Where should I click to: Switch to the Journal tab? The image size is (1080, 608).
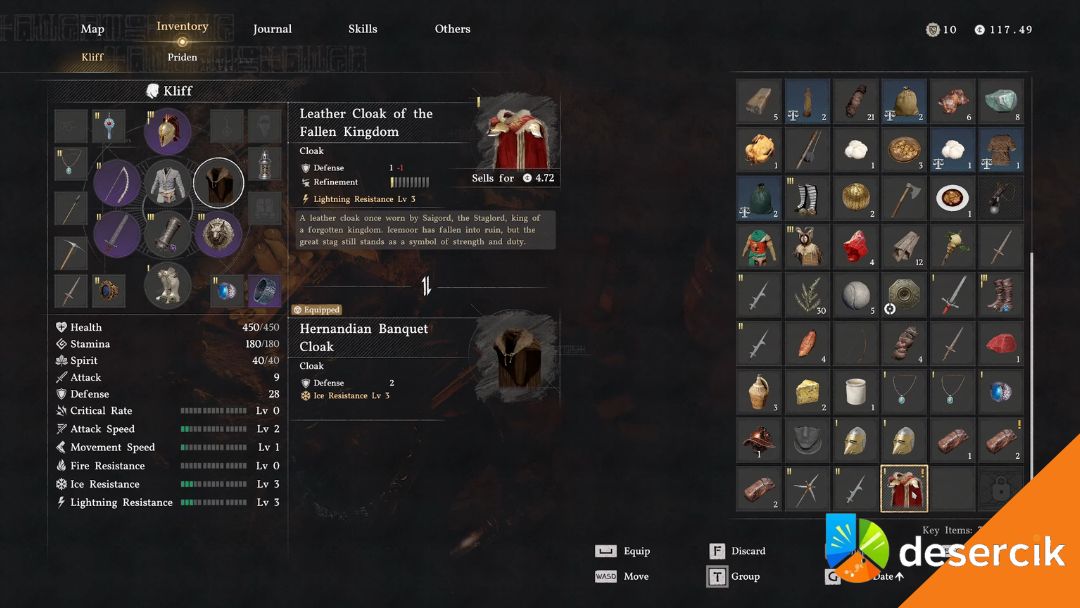click(x=272, y=29)
